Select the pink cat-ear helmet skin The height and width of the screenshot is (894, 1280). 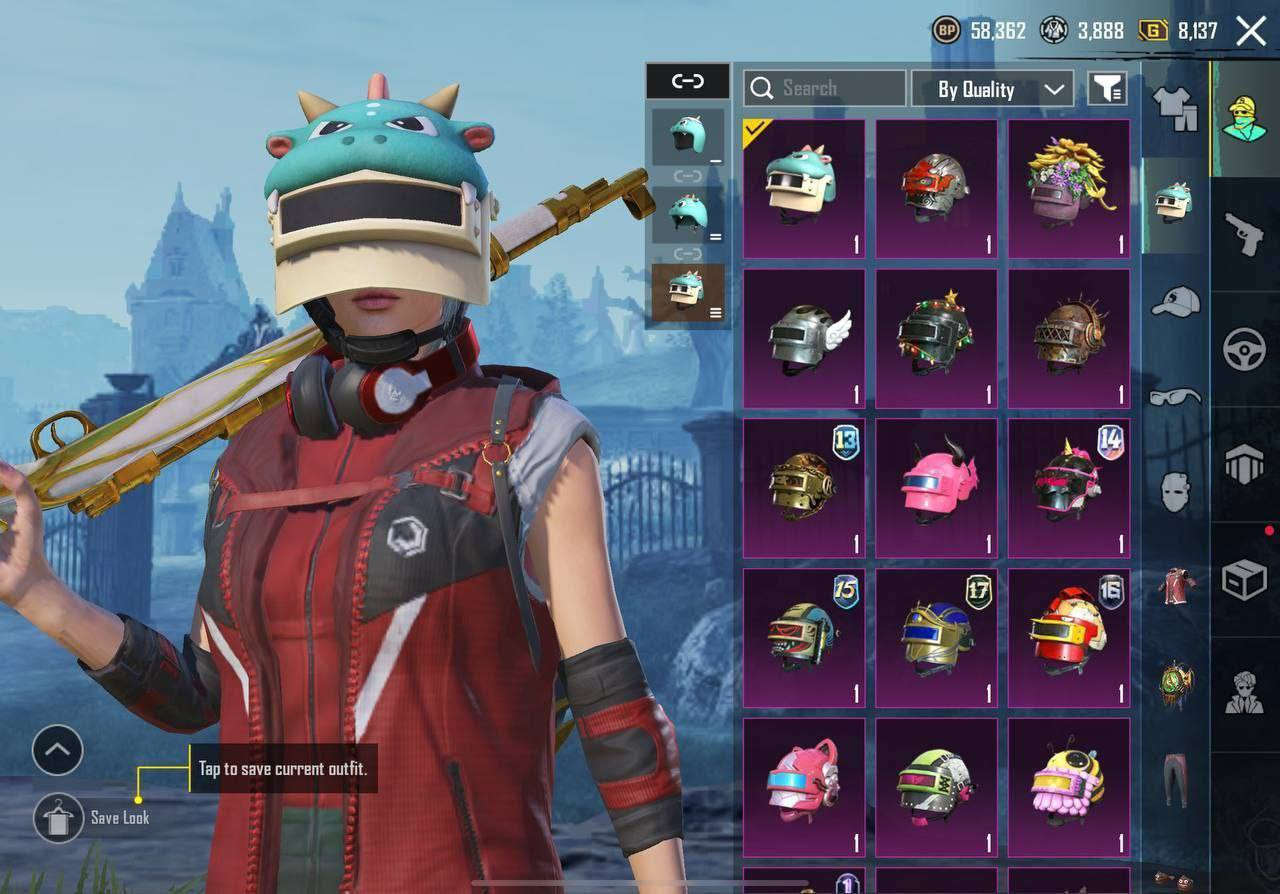point(804,788)
